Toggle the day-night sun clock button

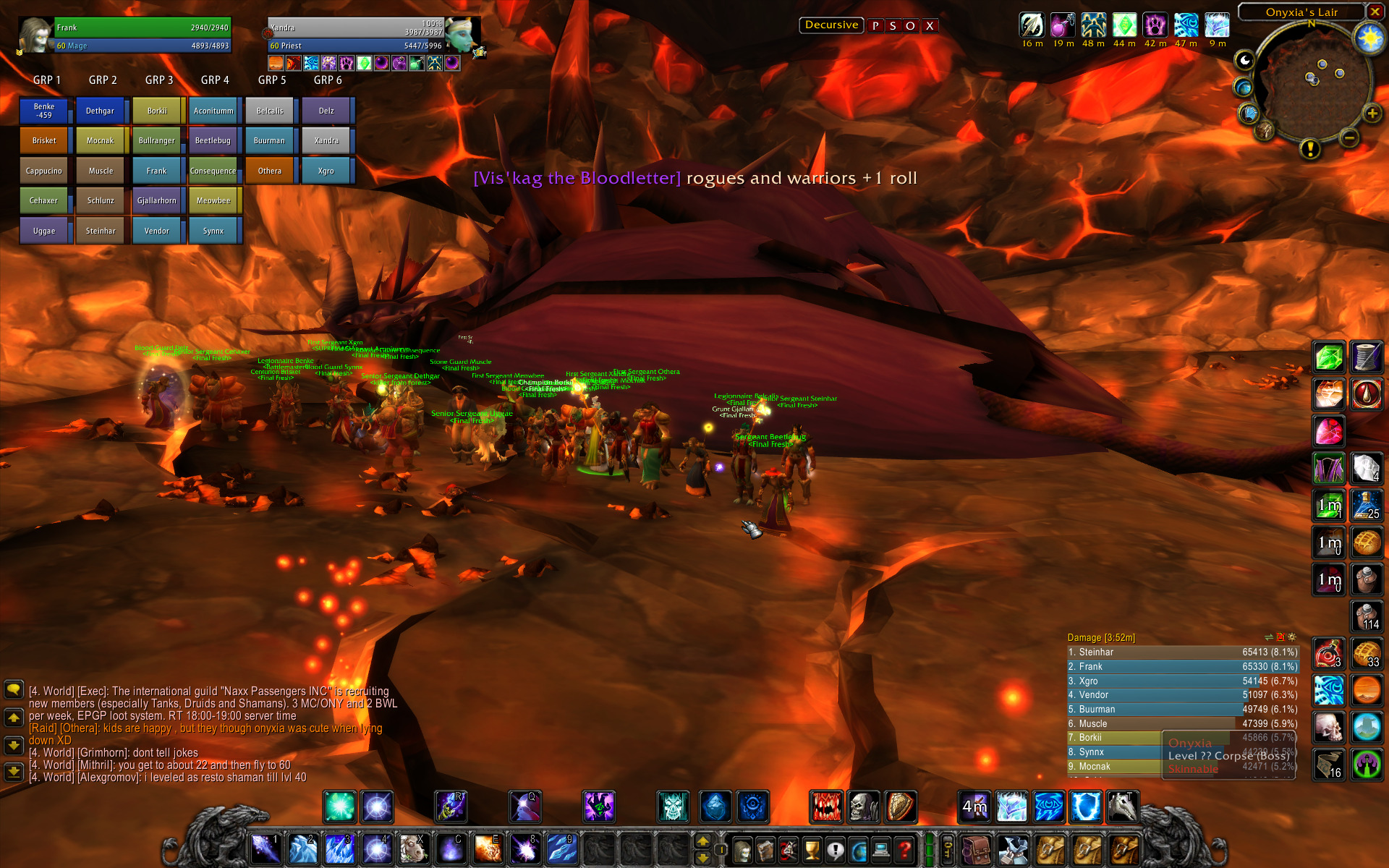(1369, 38)
